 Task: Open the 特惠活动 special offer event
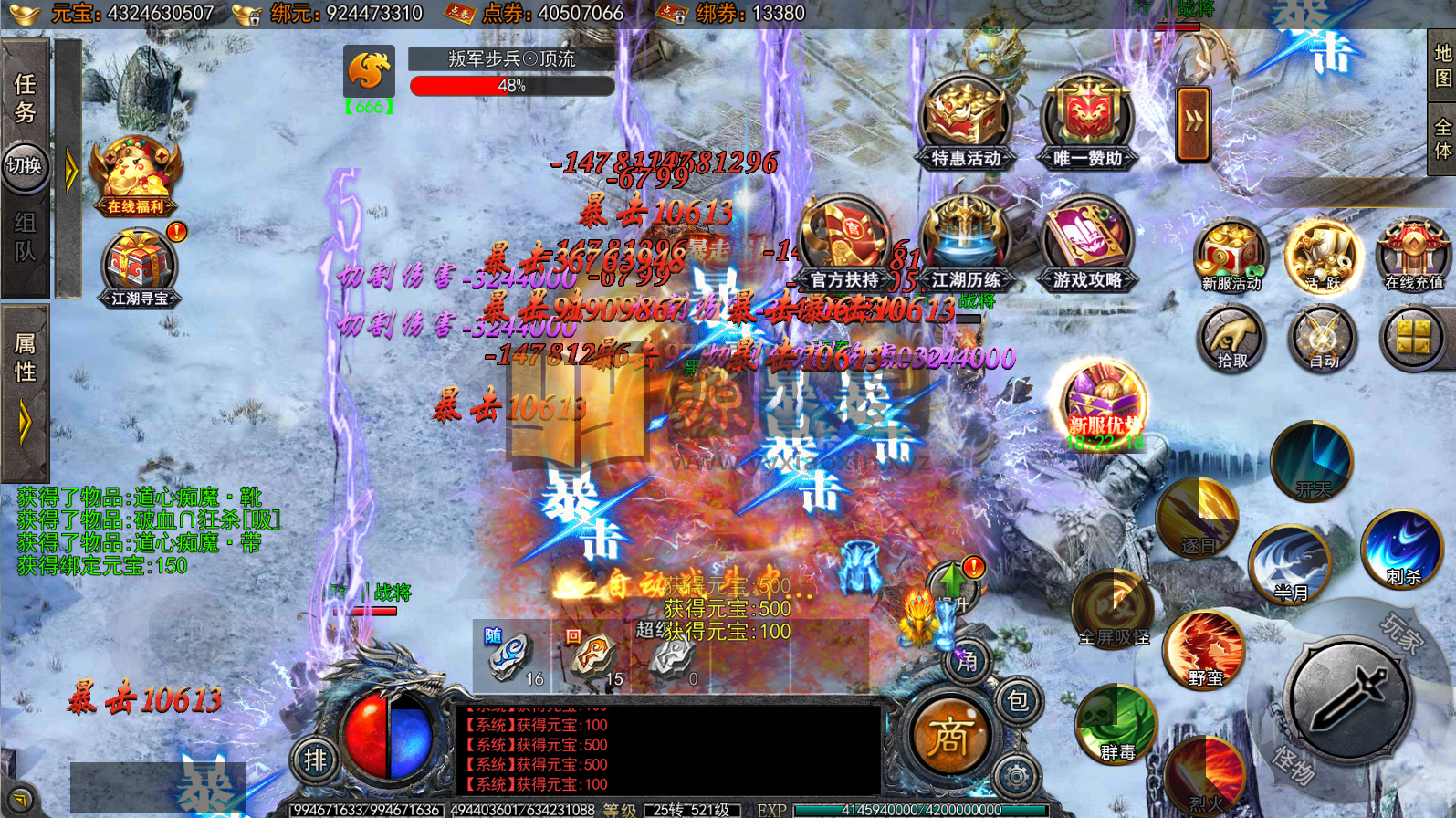point(966,123)
